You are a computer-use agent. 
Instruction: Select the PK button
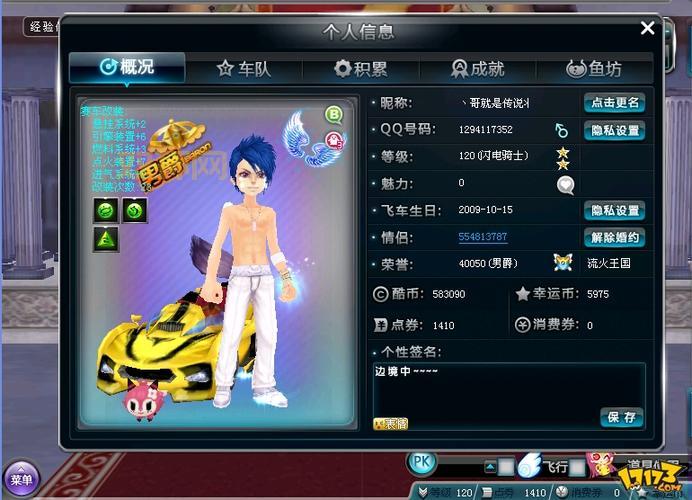[423, 463]
